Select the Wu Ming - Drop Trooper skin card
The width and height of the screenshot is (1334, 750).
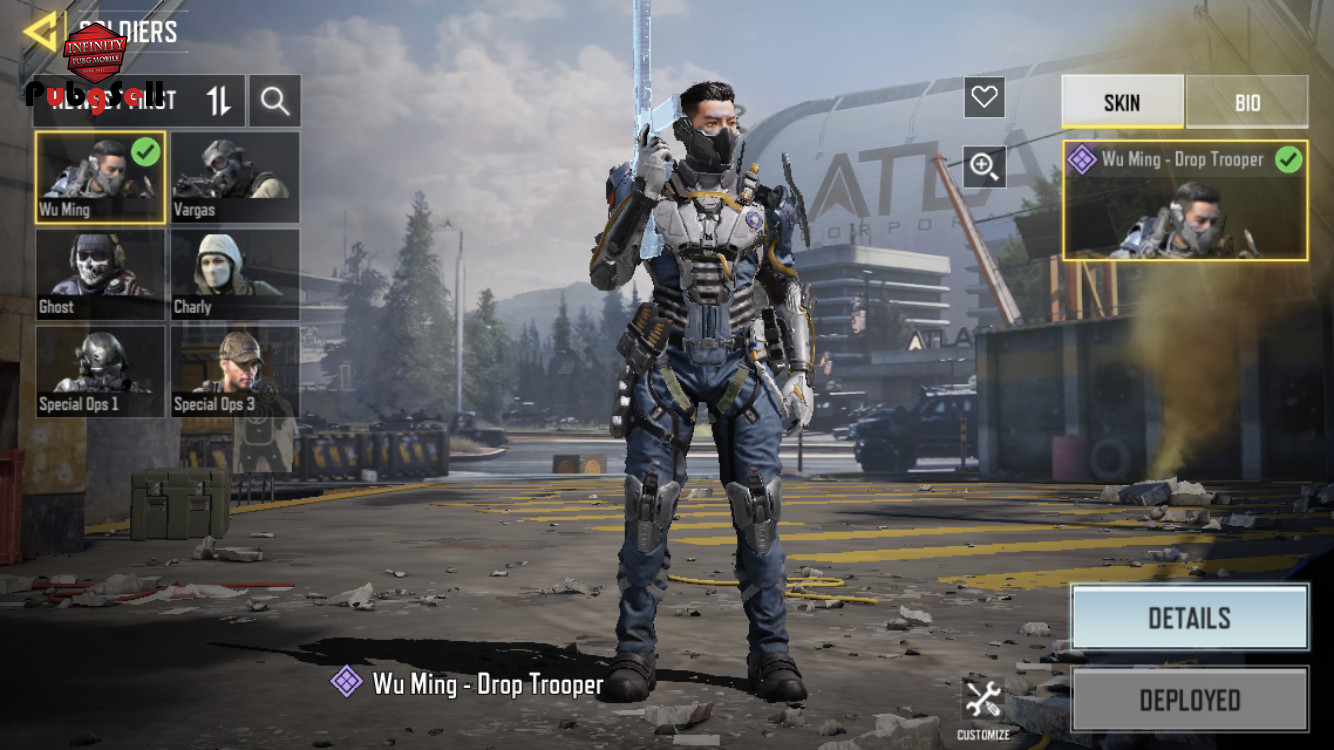tap(1185, 200)
